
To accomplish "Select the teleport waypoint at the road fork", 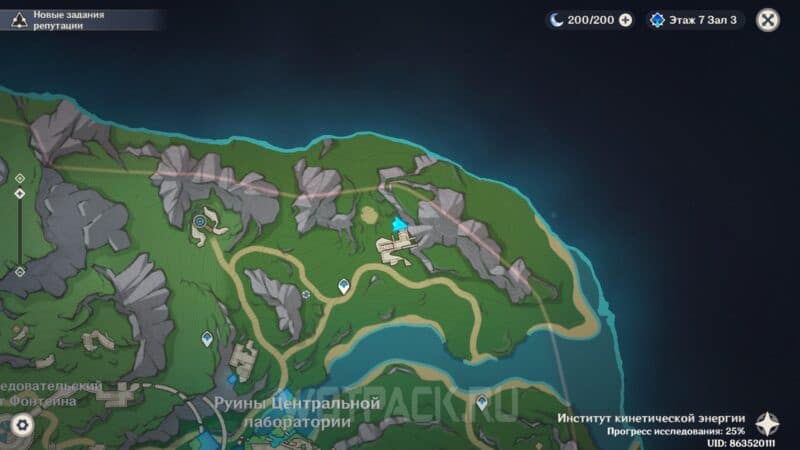I will tap(345, 286).
